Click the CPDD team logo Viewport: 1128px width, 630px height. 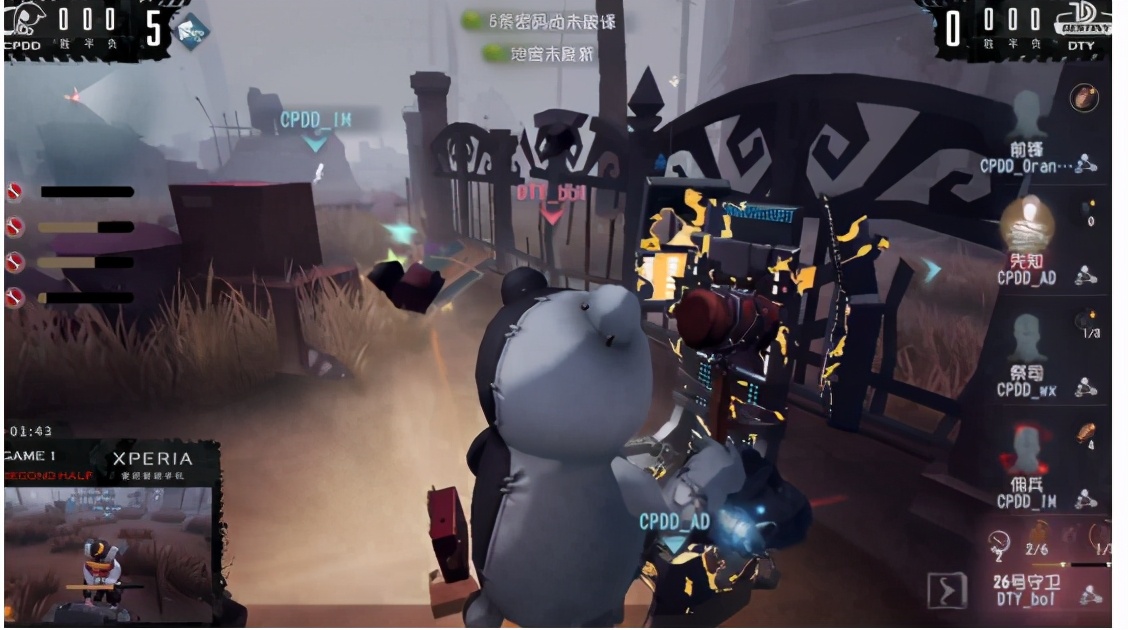coord(23,21)
